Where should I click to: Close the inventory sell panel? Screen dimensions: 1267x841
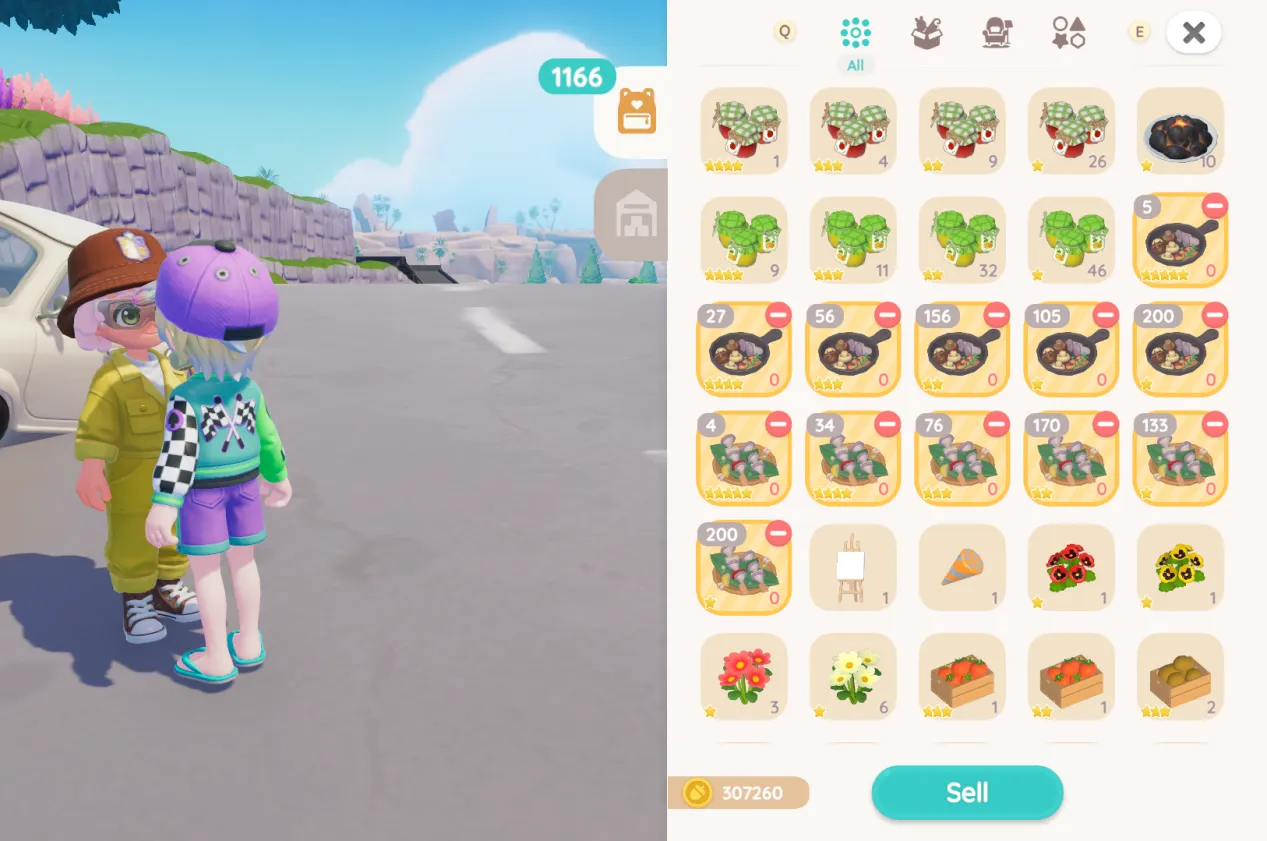point(1193,33)
